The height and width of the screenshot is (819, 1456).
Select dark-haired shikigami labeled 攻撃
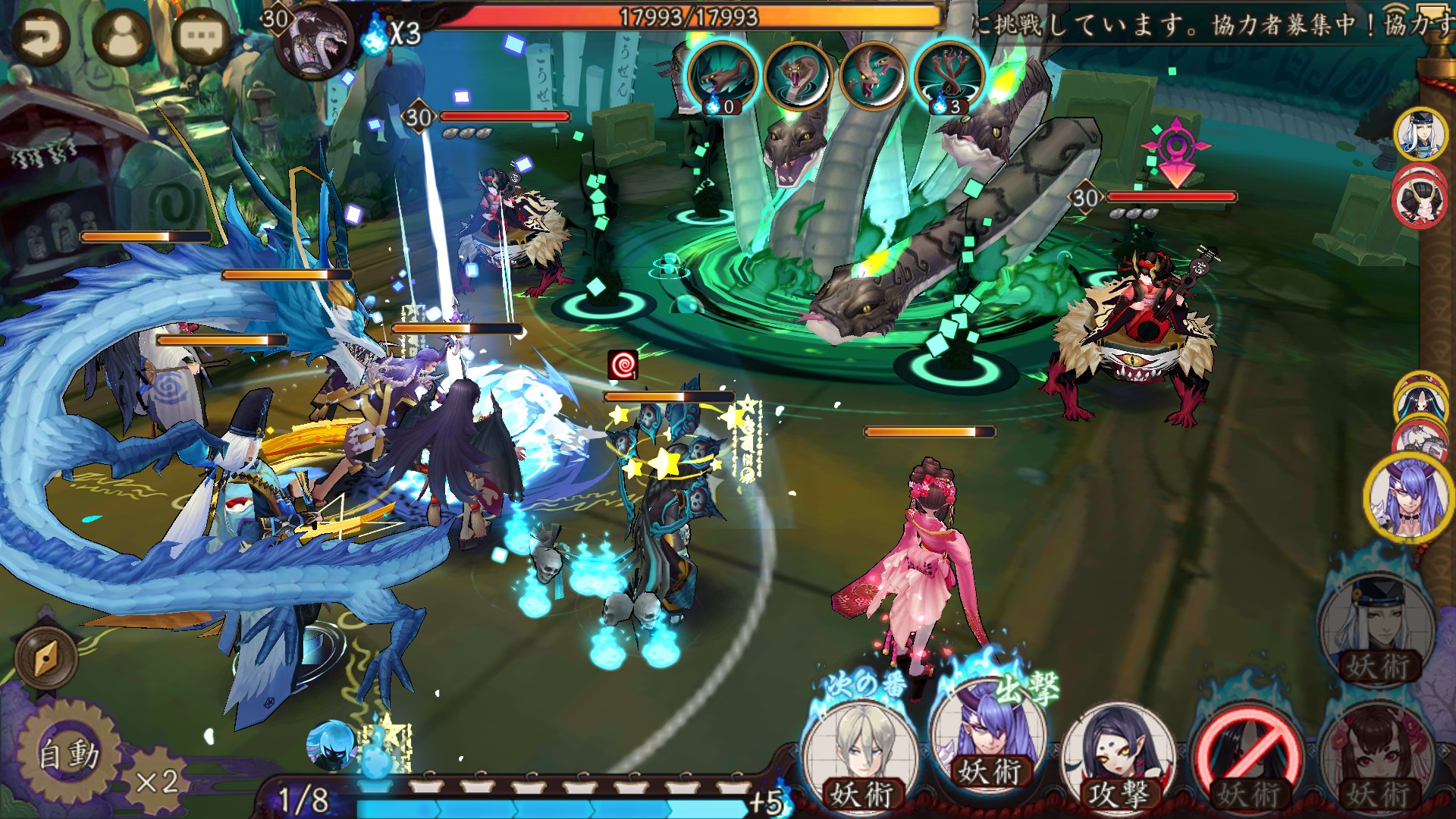[1118, 755]
